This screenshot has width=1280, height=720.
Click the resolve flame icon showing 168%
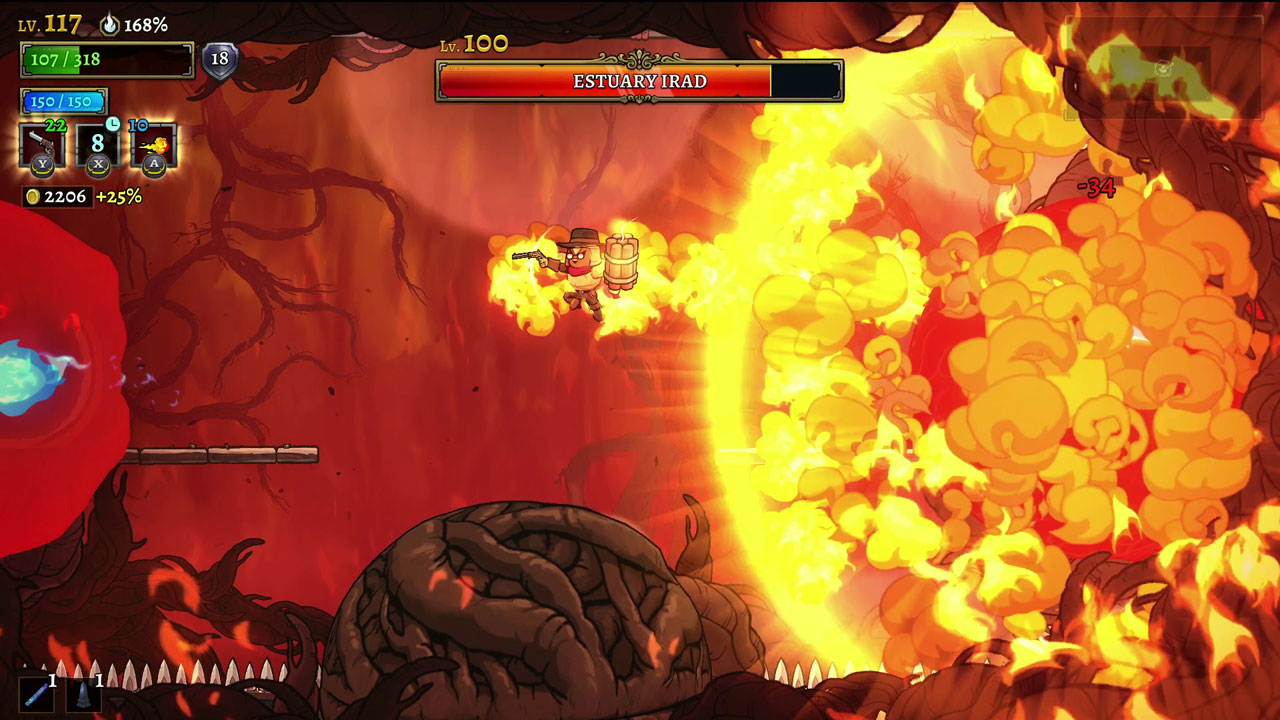click(111, 24)
